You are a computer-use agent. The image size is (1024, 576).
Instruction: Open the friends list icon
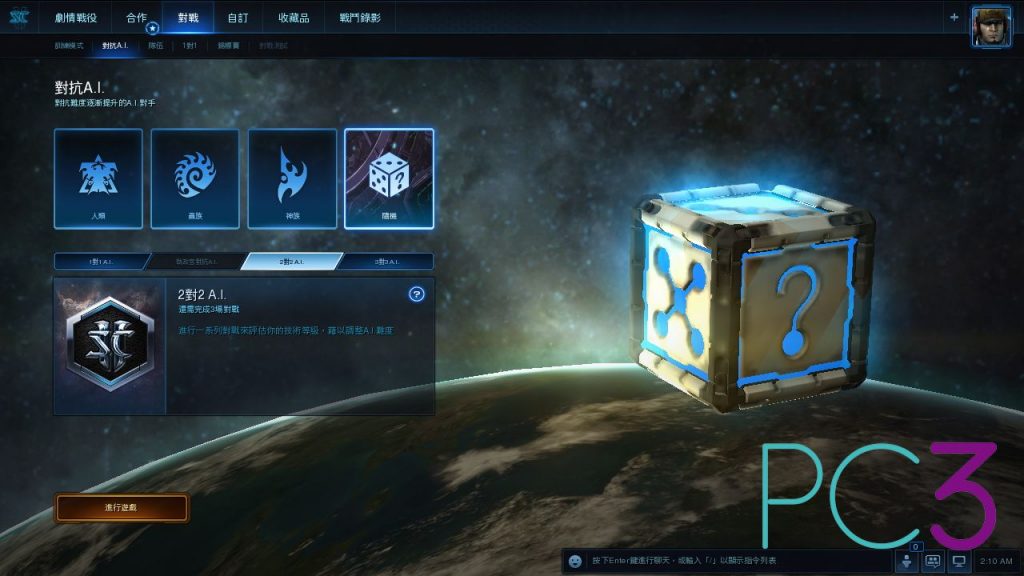click(908, 562)
